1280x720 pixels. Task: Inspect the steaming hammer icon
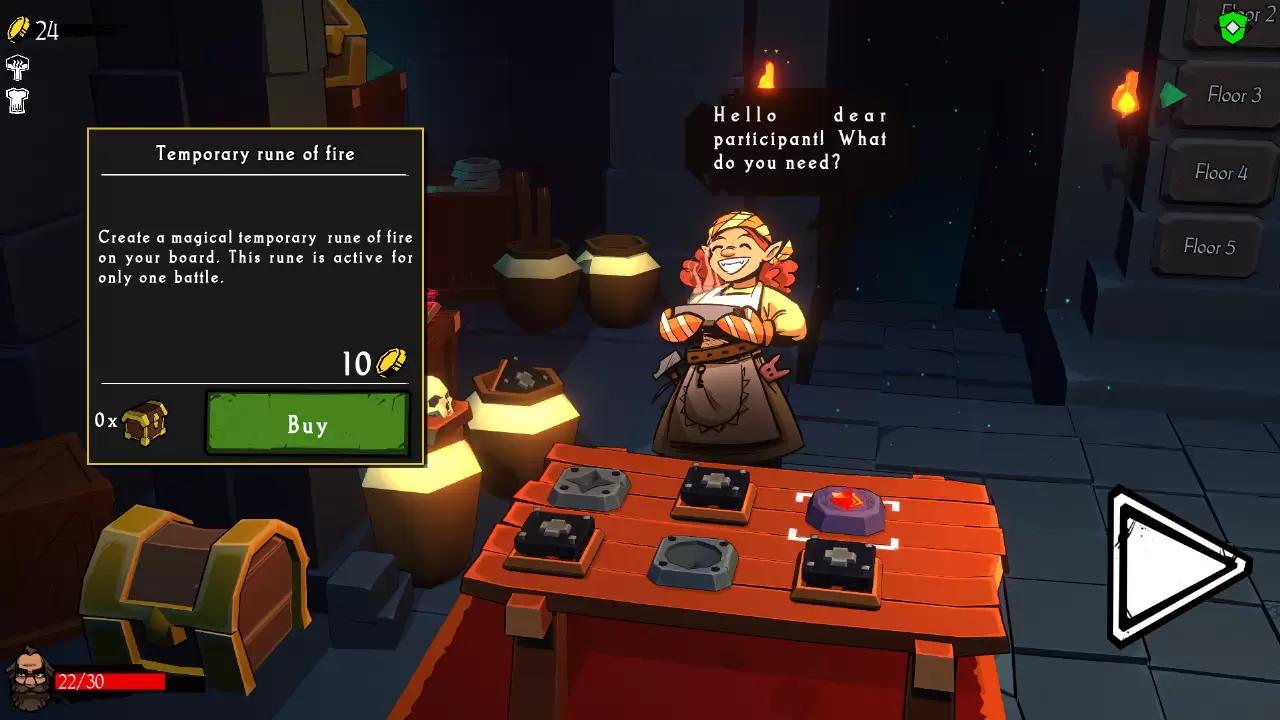click(x=17, y=68)
